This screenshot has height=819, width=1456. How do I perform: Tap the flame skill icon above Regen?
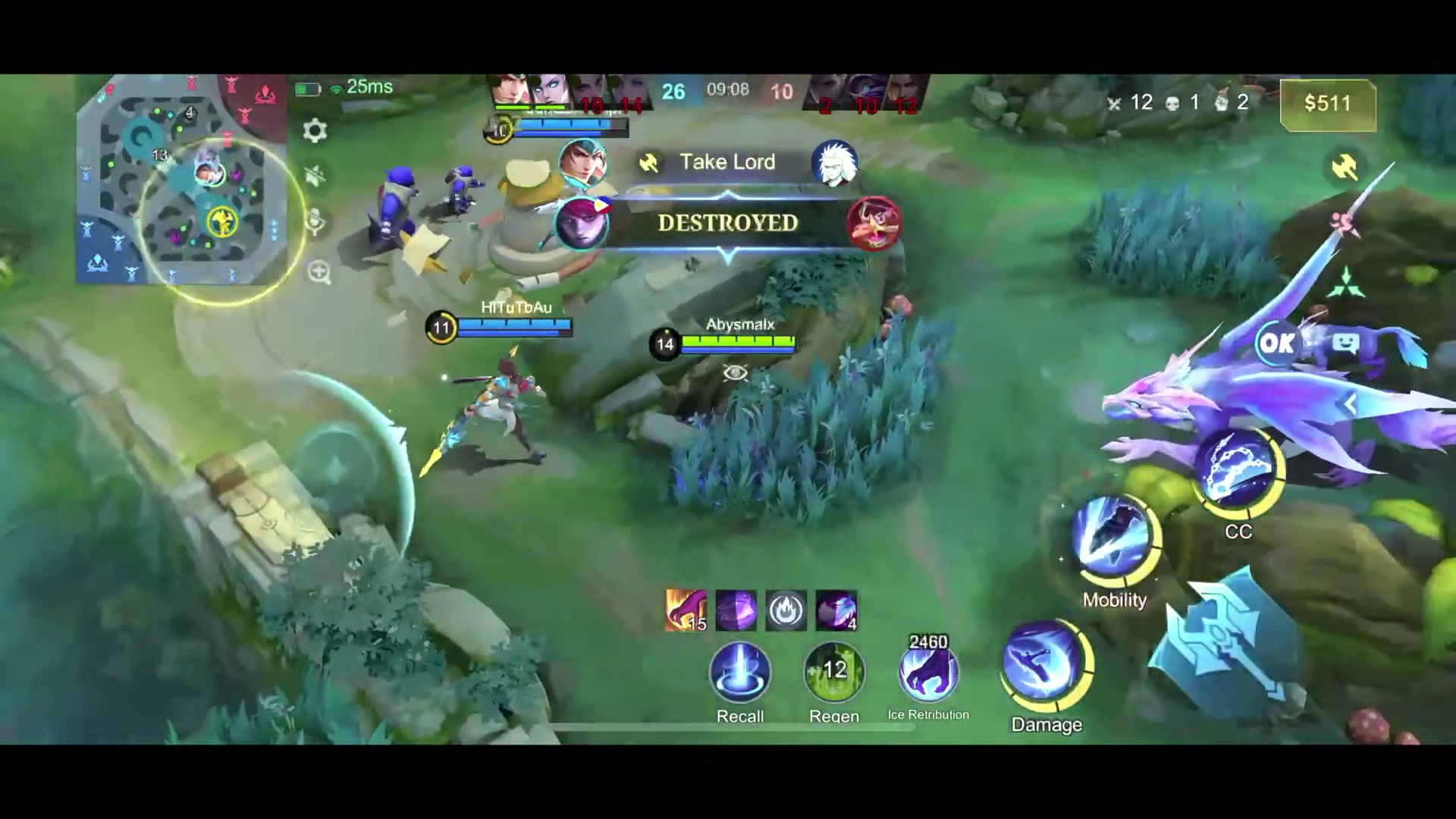coord(786,610)
